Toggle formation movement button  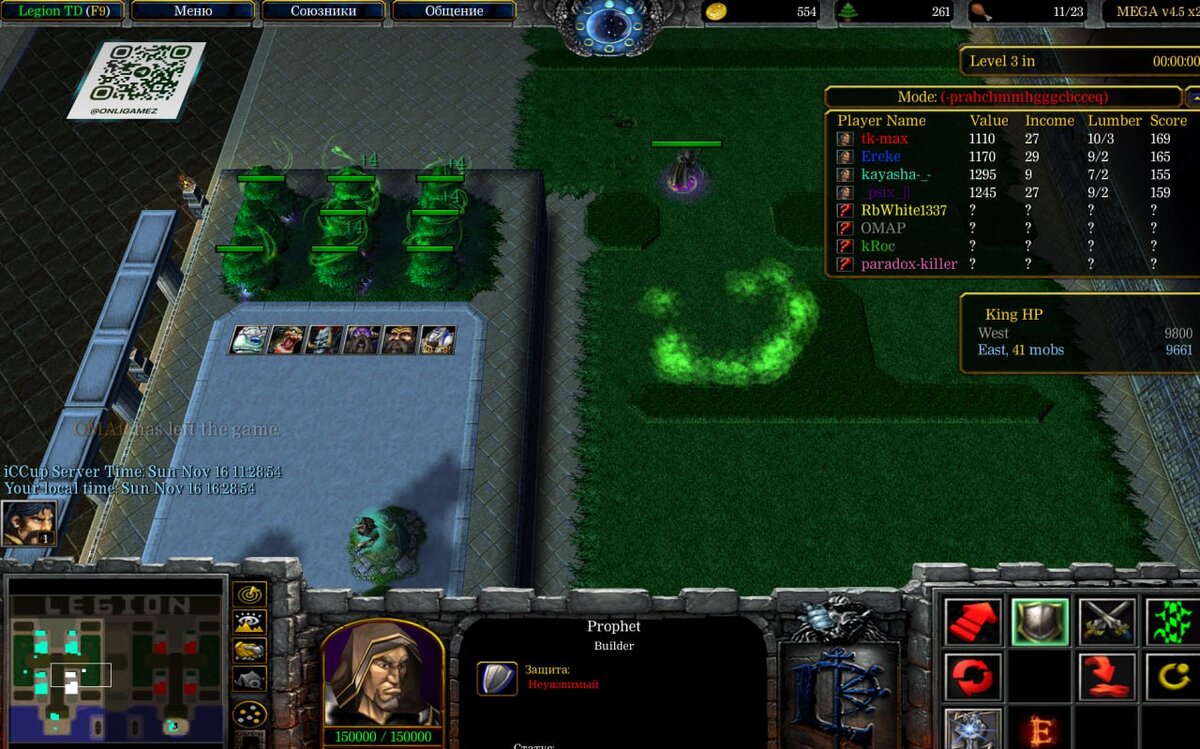pyautogui.click(x=249, y=714)
